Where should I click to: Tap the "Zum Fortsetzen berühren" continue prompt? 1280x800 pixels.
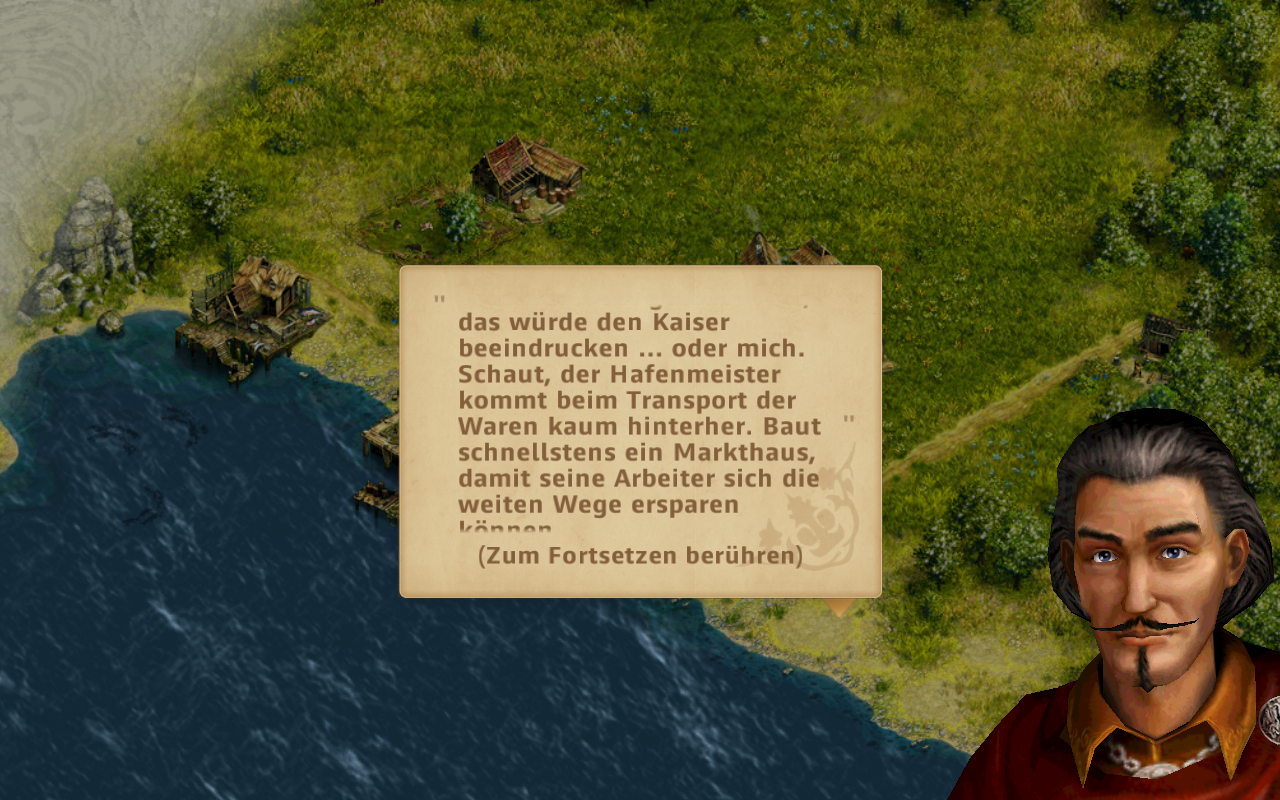(640, 555)
